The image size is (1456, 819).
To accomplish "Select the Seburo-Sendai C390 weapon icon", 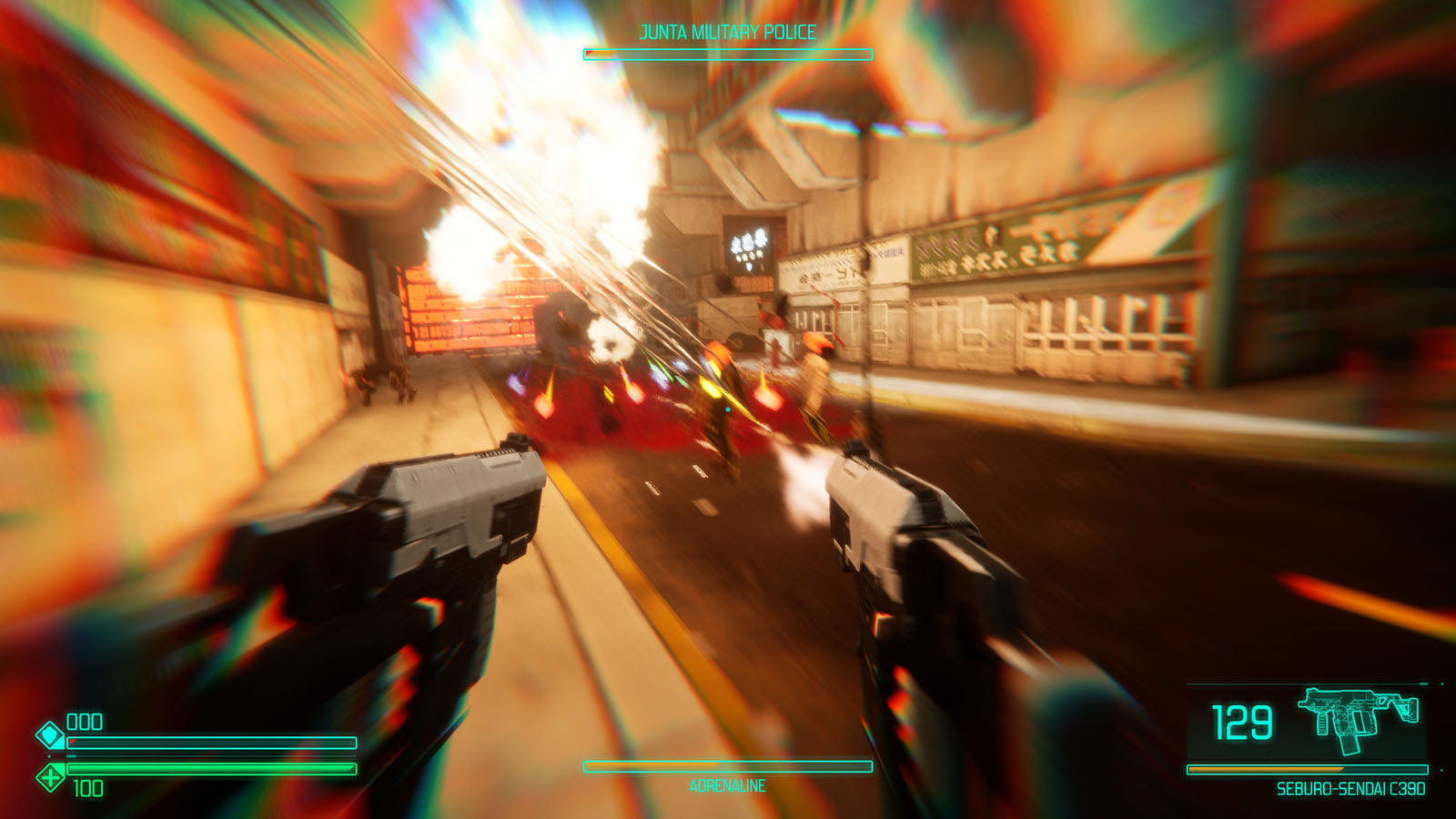I will coord(1358,719).
